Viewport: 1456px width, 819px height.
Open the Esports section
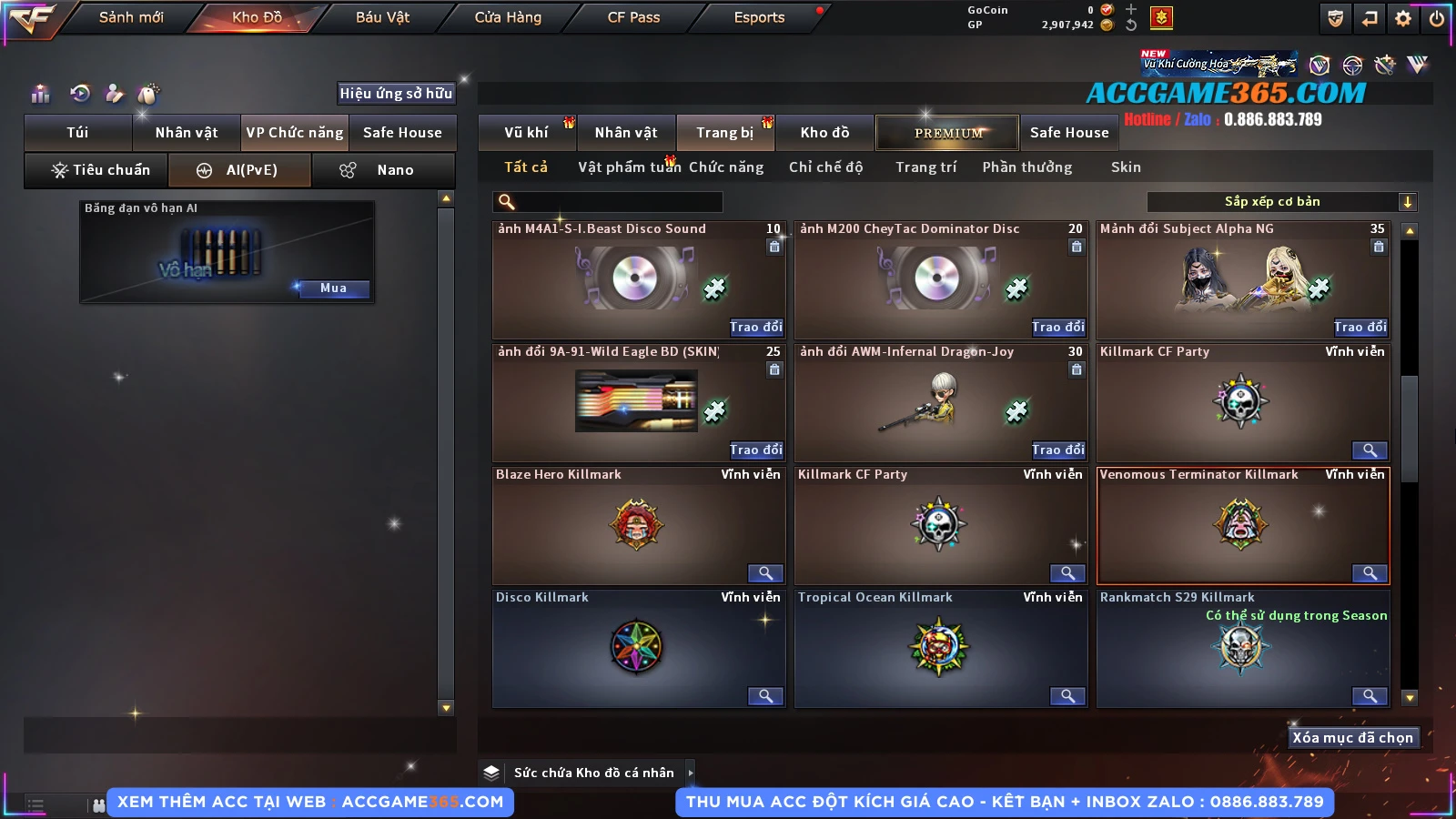tap(759, 17)
